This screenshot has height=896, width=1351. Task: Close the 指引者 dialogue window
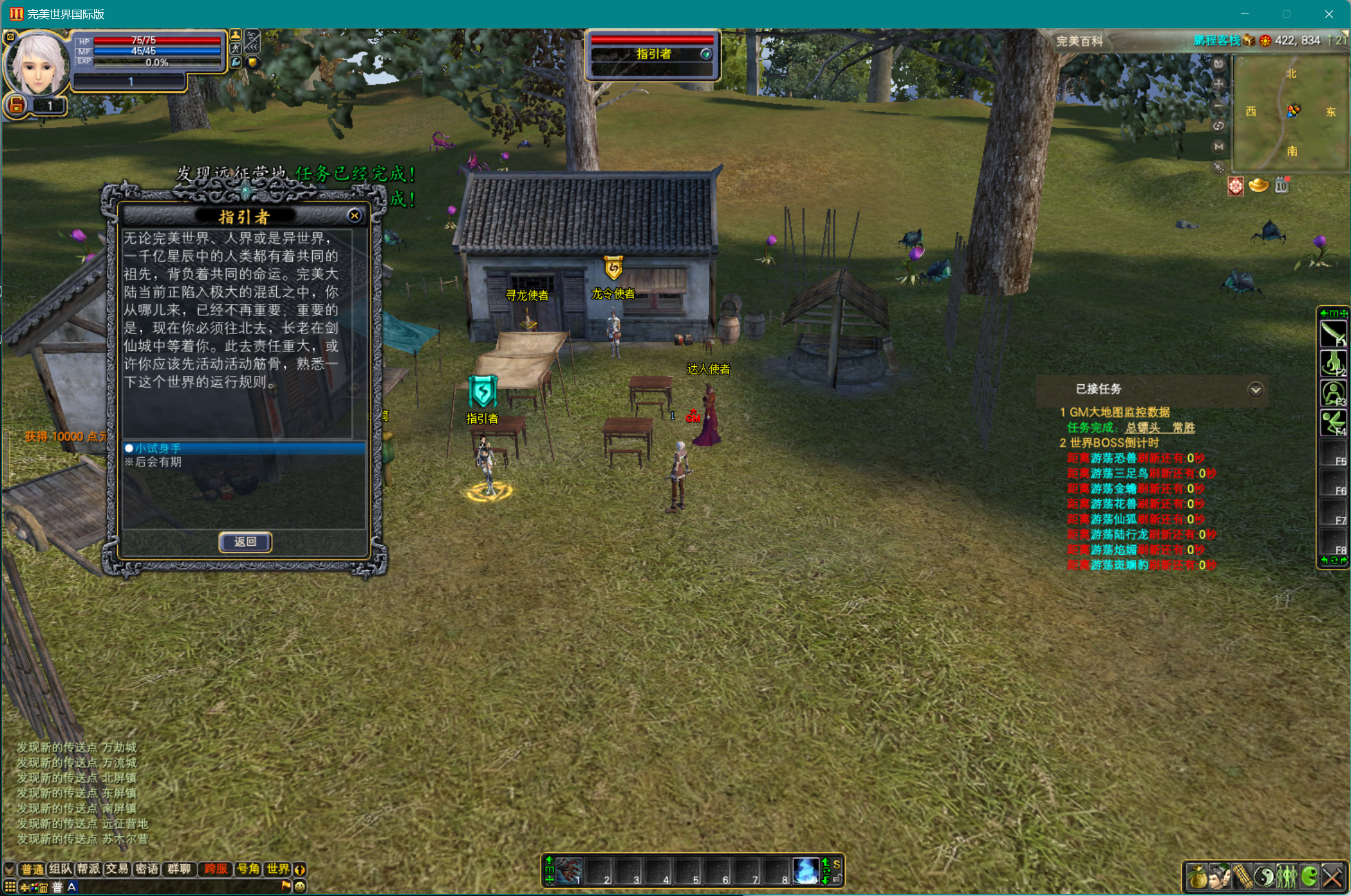click(354, 216)
